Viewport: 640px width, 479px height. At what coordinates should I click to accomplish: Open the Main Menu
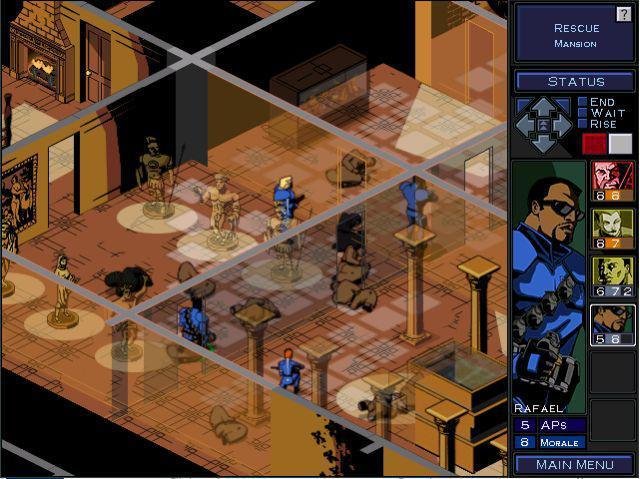[x=575, y=464]
